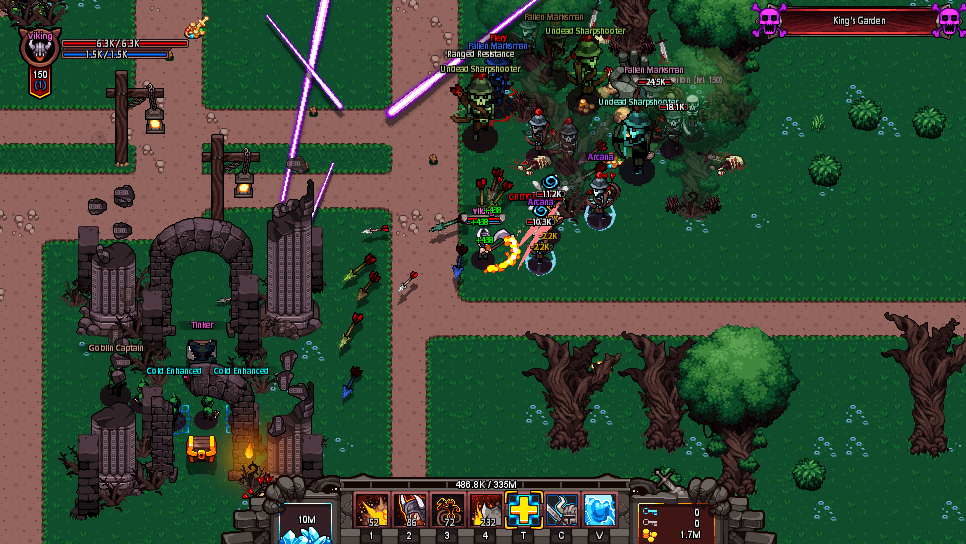Use the blue ice crystal ability
Image resolution: width=966 pixels, height=544 pixels.
pyautogui.click(x=599, y=510)
